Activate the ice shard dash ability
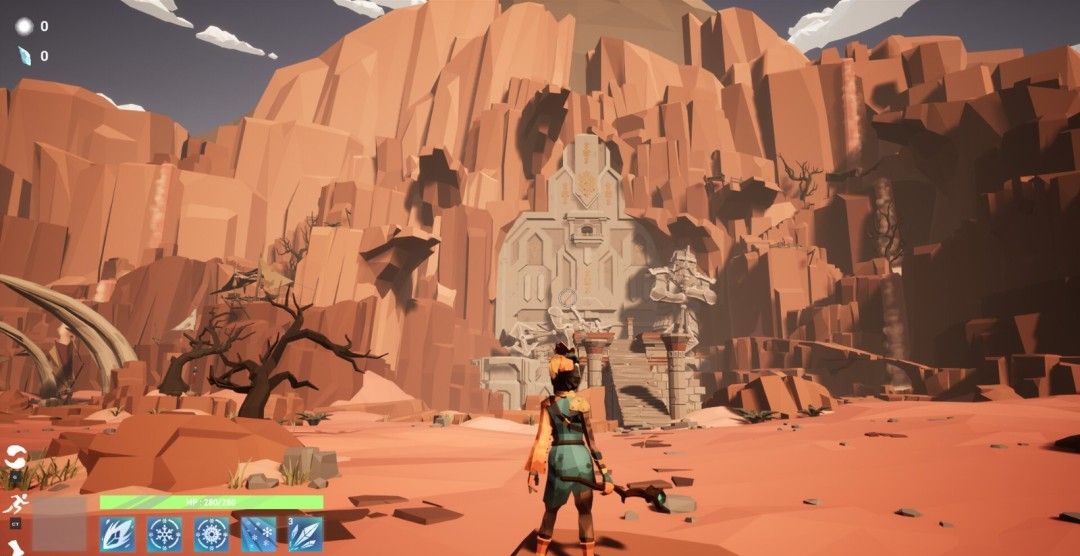This screenshot has width=1080, height=556. (x=117, y=533)
